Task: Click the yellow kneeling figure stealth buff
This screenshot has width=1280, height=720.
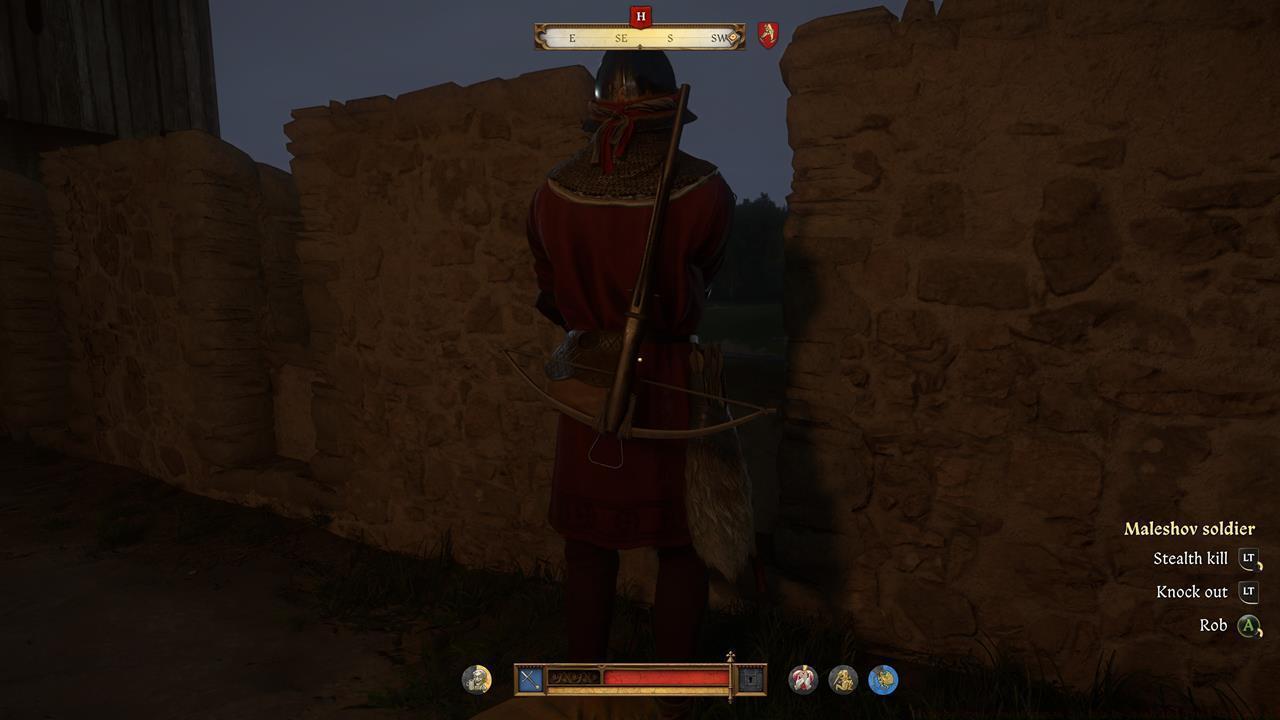Action: click(841, 679)
